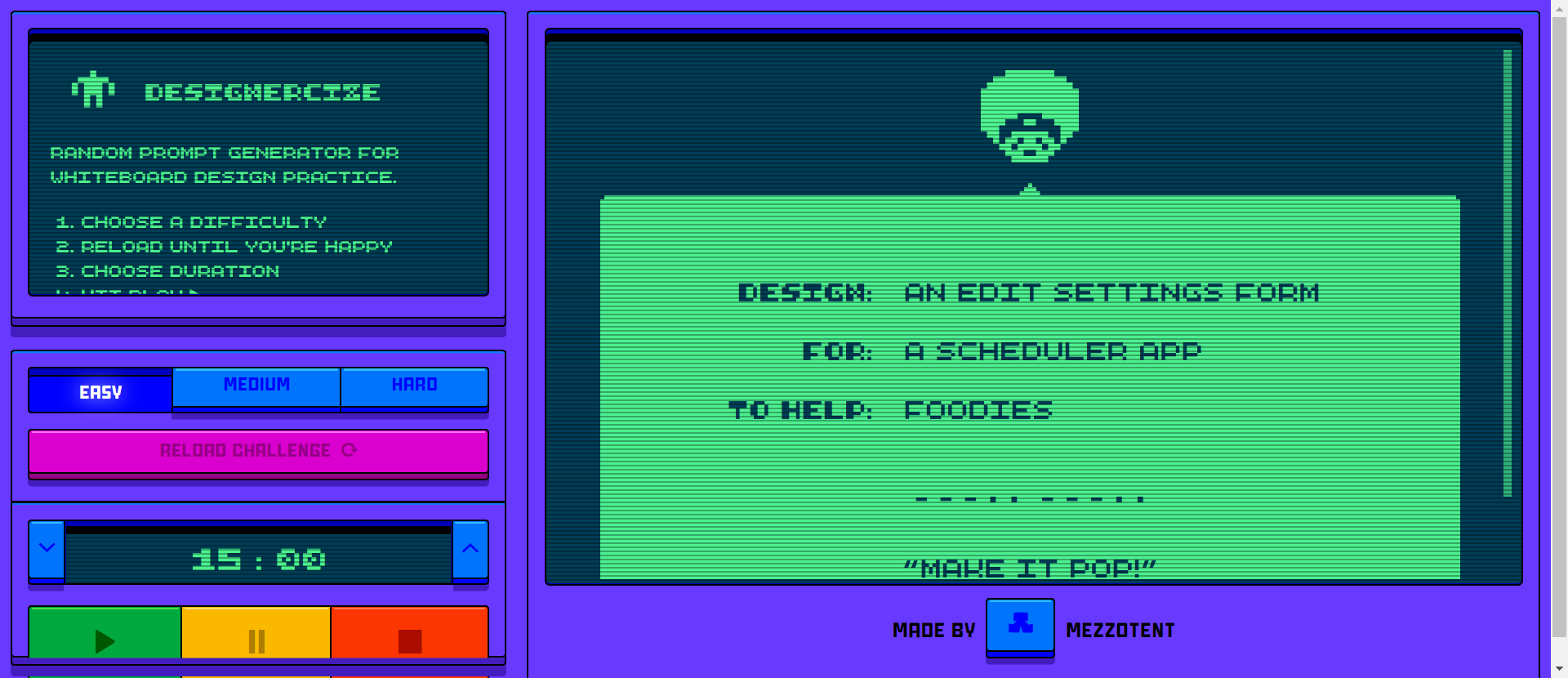
Task: Click the green speech bubble prompt card
Action: pos(1029,384)
